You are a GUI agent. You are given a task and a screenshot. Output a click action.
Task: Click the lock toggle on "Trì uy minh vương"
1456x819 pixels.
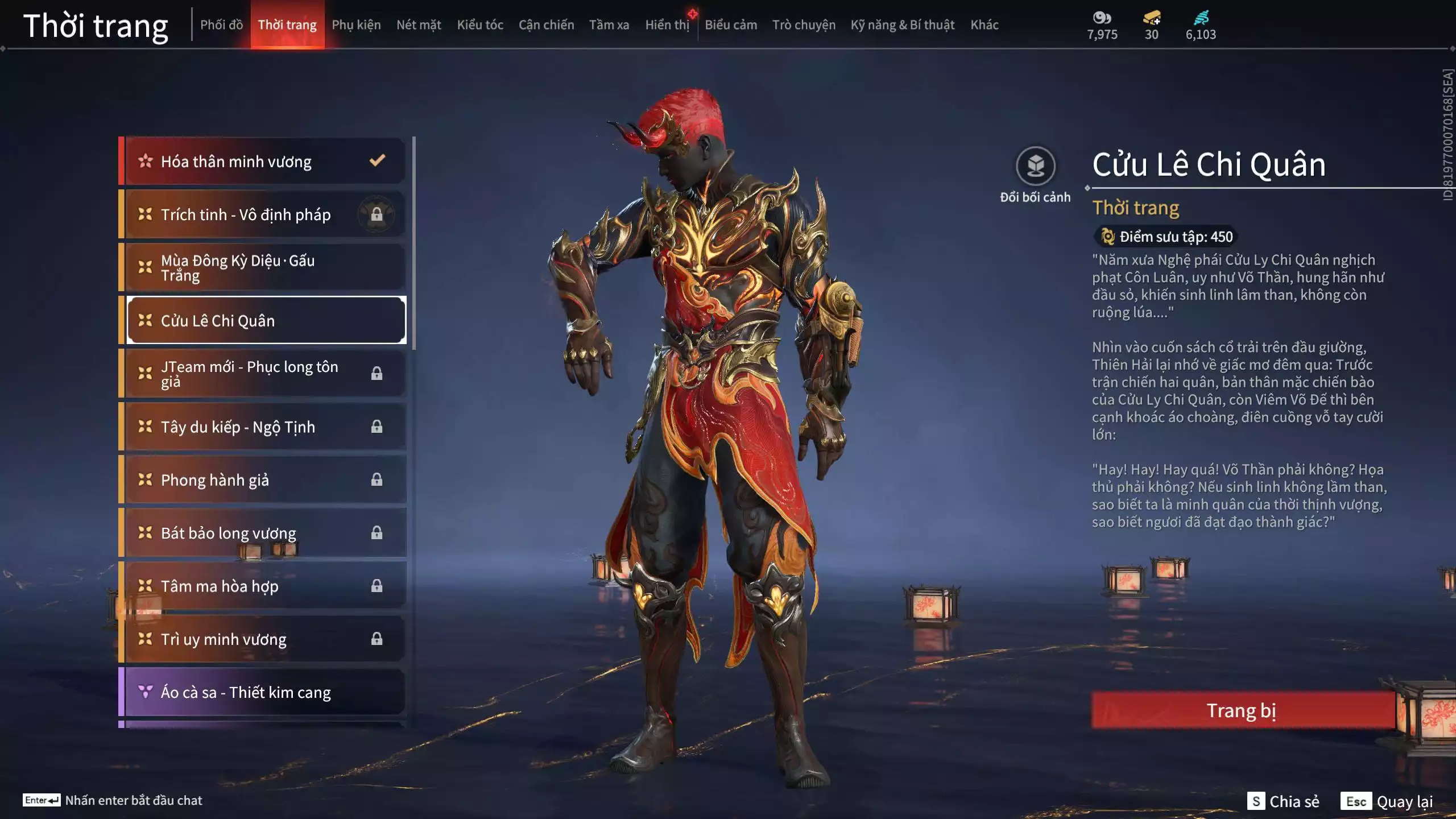click(377, 639)
